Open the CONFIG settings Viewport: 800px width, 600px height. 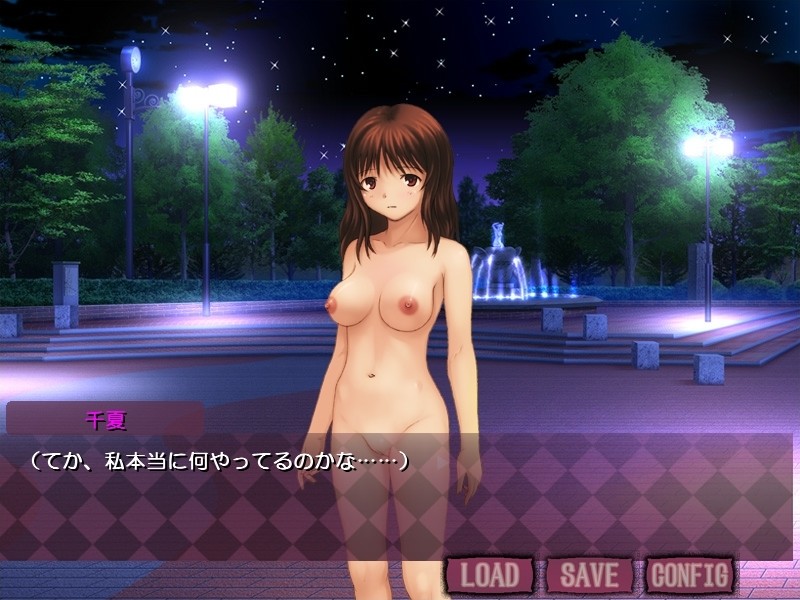pyautogui.click(x=689, y=575)
